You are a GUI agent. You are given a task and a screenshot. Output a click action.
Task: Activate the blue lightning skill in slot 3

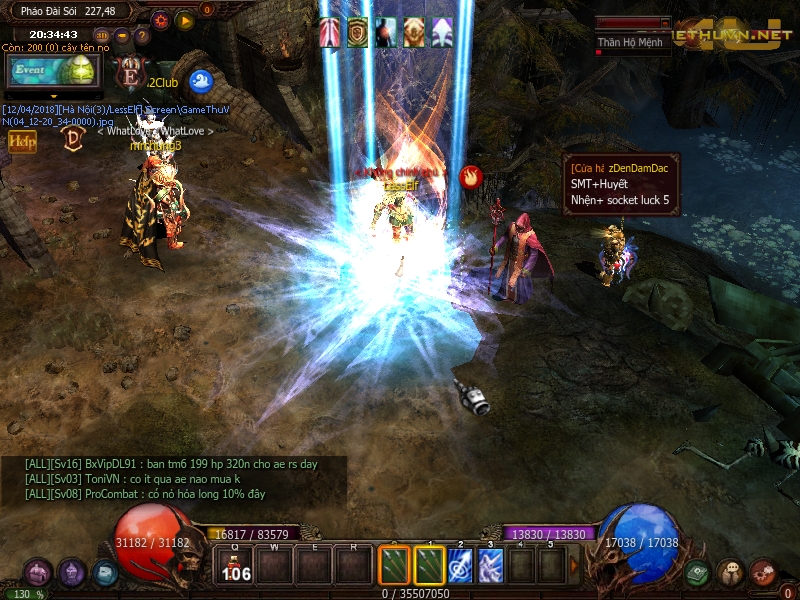[491, 564]
